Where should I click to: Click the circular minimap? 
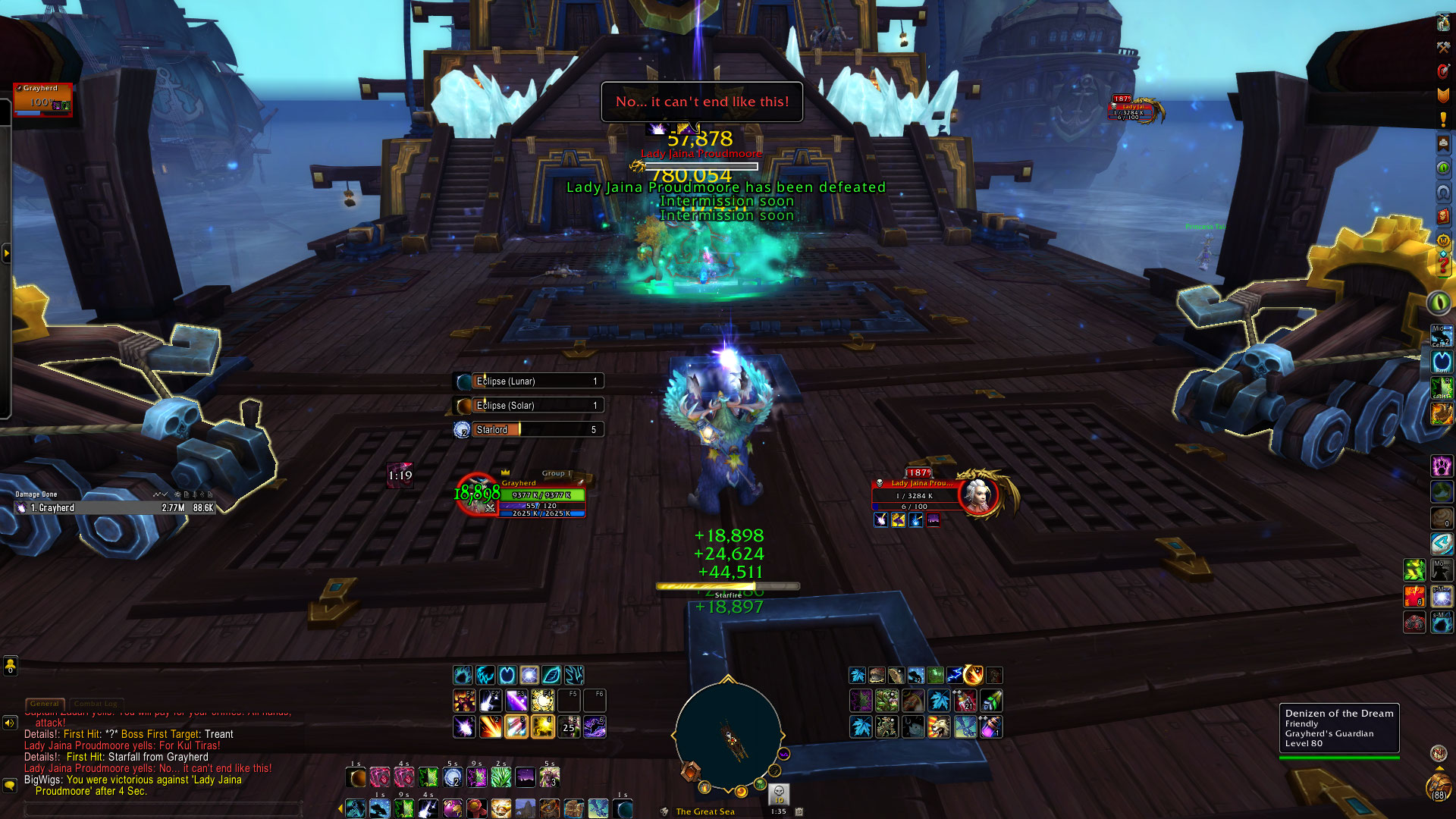coord(728,736)
